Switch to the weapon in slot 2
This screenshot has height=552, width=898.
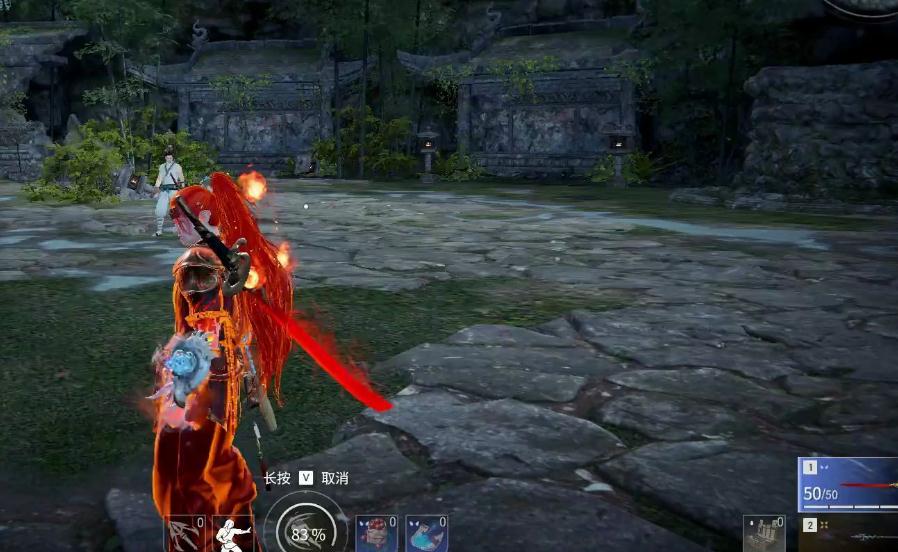[x=848, y=534]
